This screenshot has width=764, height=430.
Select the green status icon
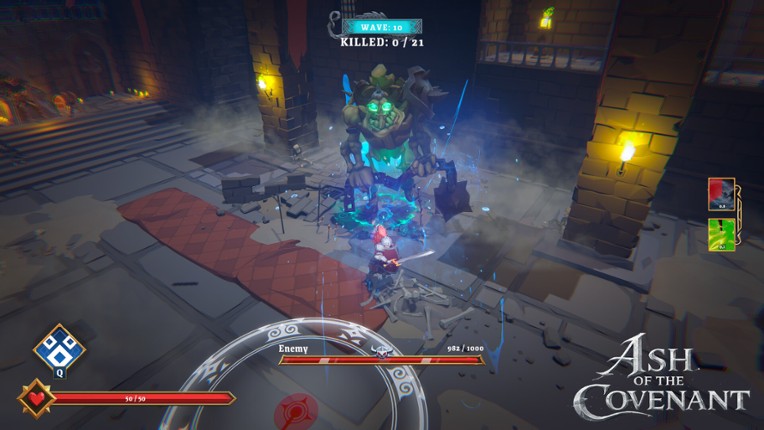(x=721, y=234)
